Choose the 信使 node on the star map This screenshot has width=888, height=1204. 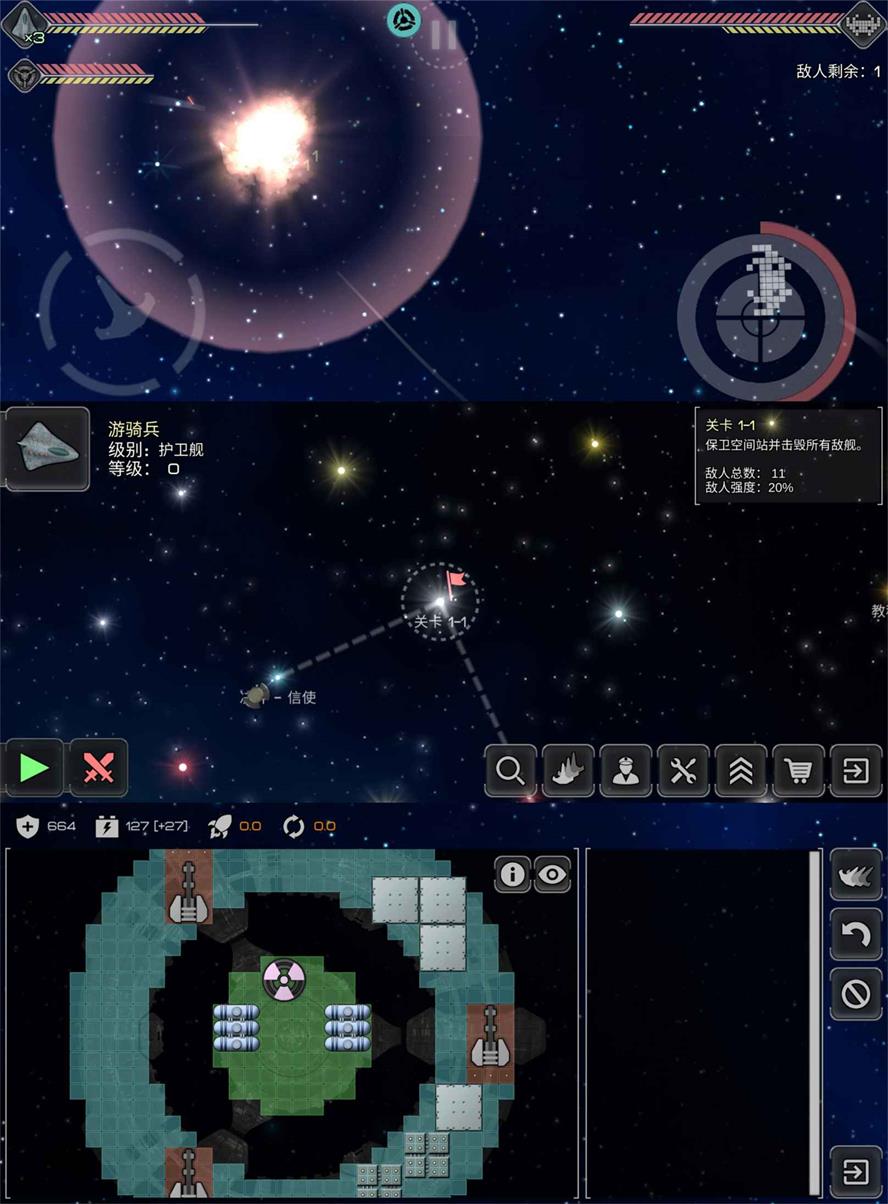click(x=258, y=696)
